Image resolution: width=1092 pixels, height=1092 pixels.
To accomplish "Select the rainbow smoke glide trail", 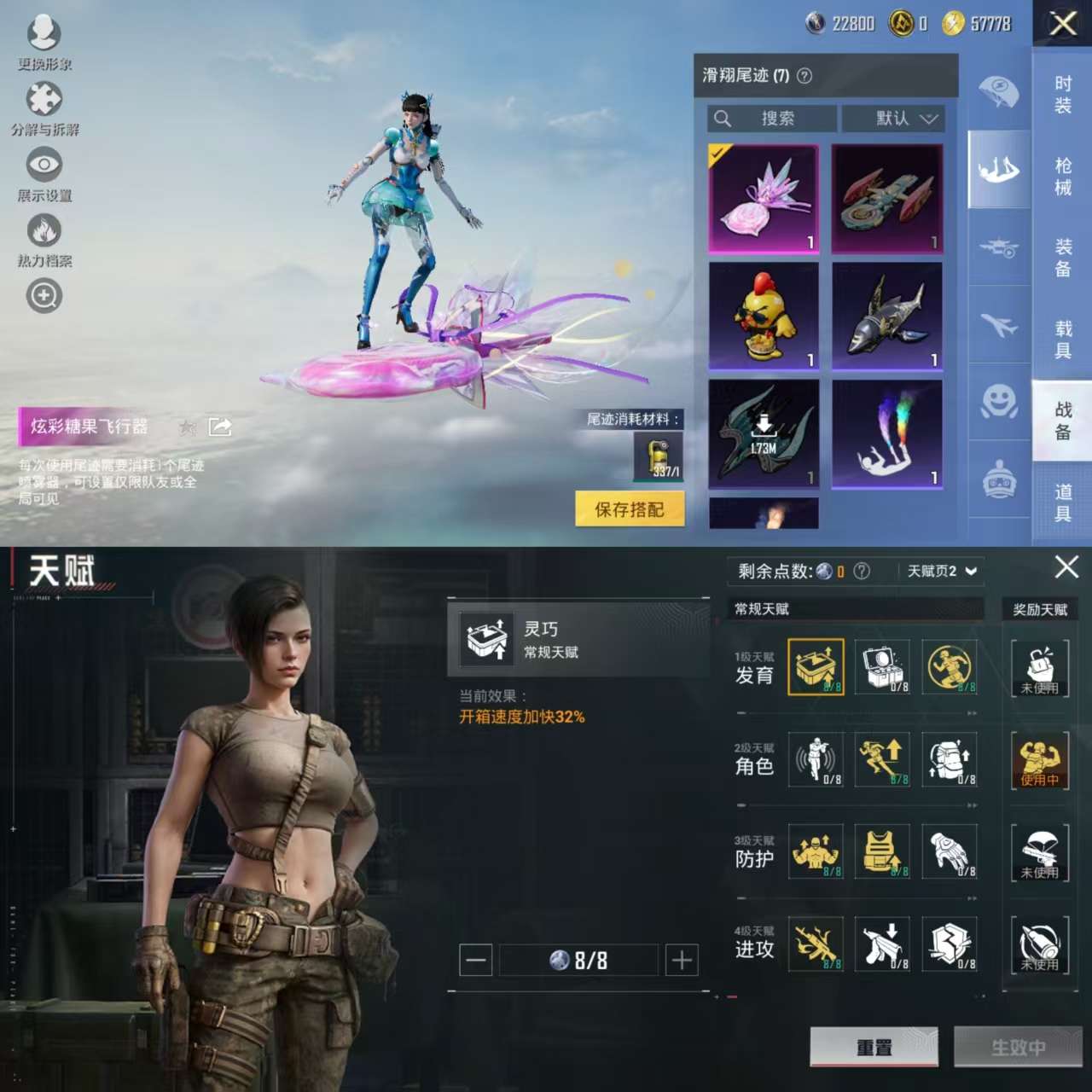I will tap(887, 434).
